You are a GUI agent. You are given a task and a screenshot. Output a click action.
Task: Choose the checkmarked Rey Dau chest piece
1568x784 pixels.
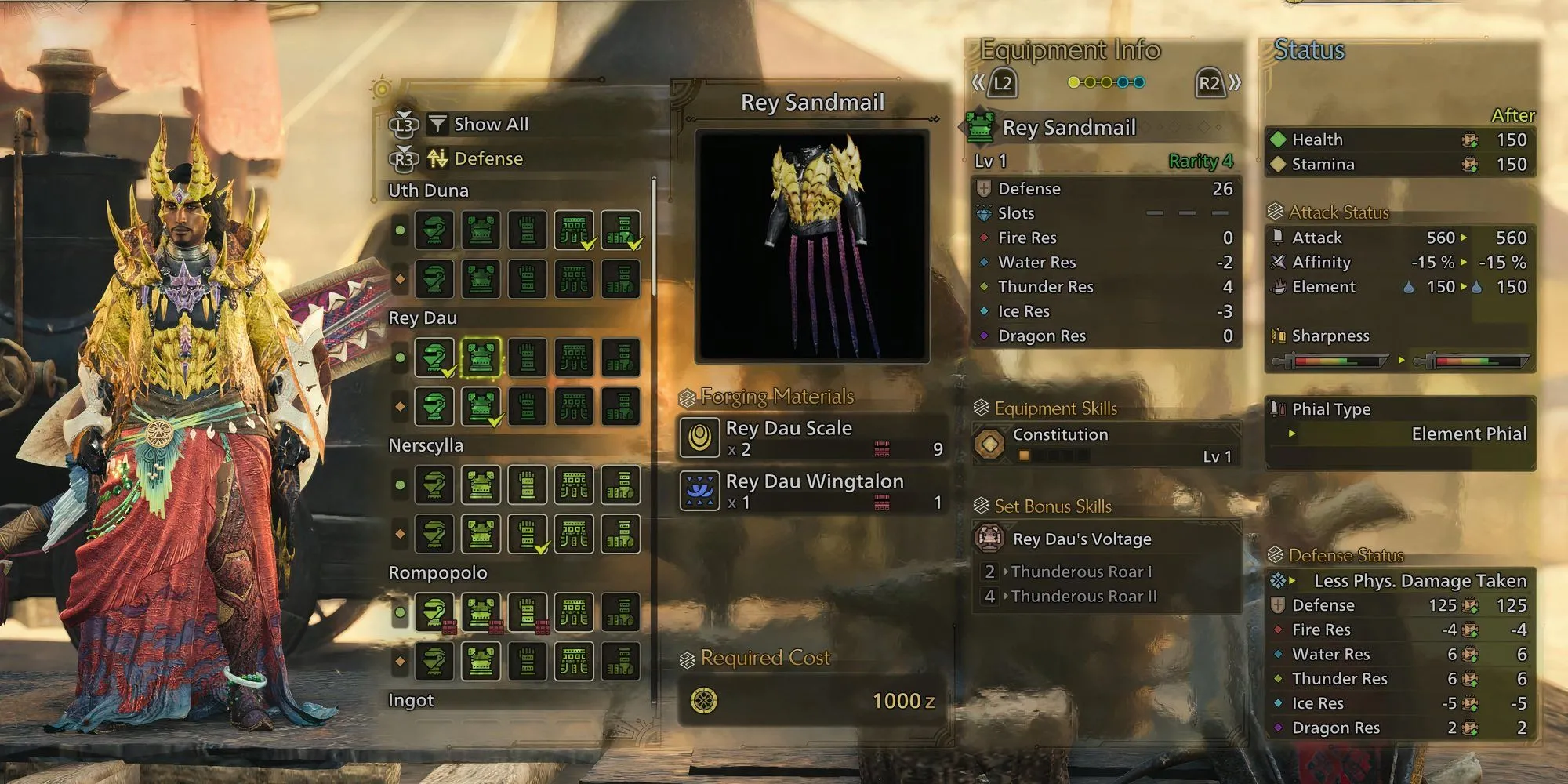[x=481, y=406]
